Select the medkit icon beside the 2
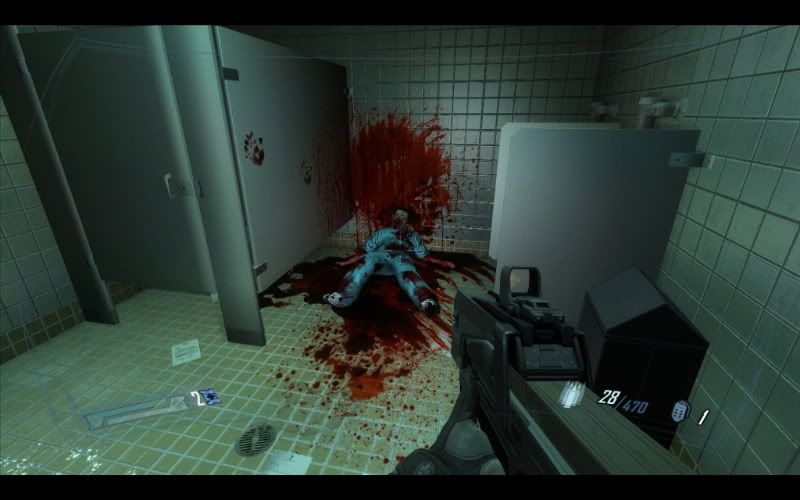The image size is (800, 500). [210, 397]
